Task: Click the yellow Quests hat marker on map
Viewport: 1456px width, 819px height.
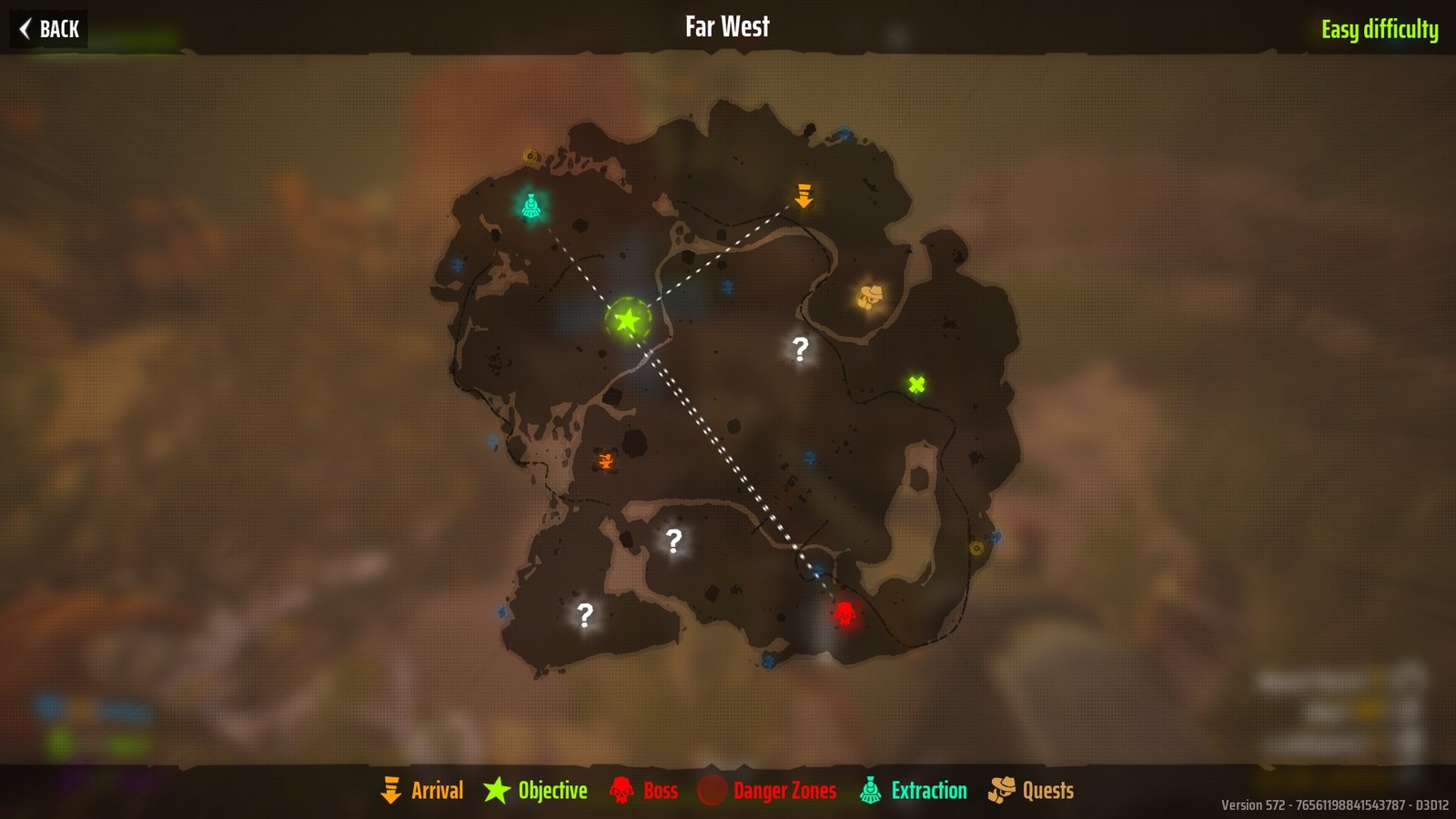Action: coord(870,296)
